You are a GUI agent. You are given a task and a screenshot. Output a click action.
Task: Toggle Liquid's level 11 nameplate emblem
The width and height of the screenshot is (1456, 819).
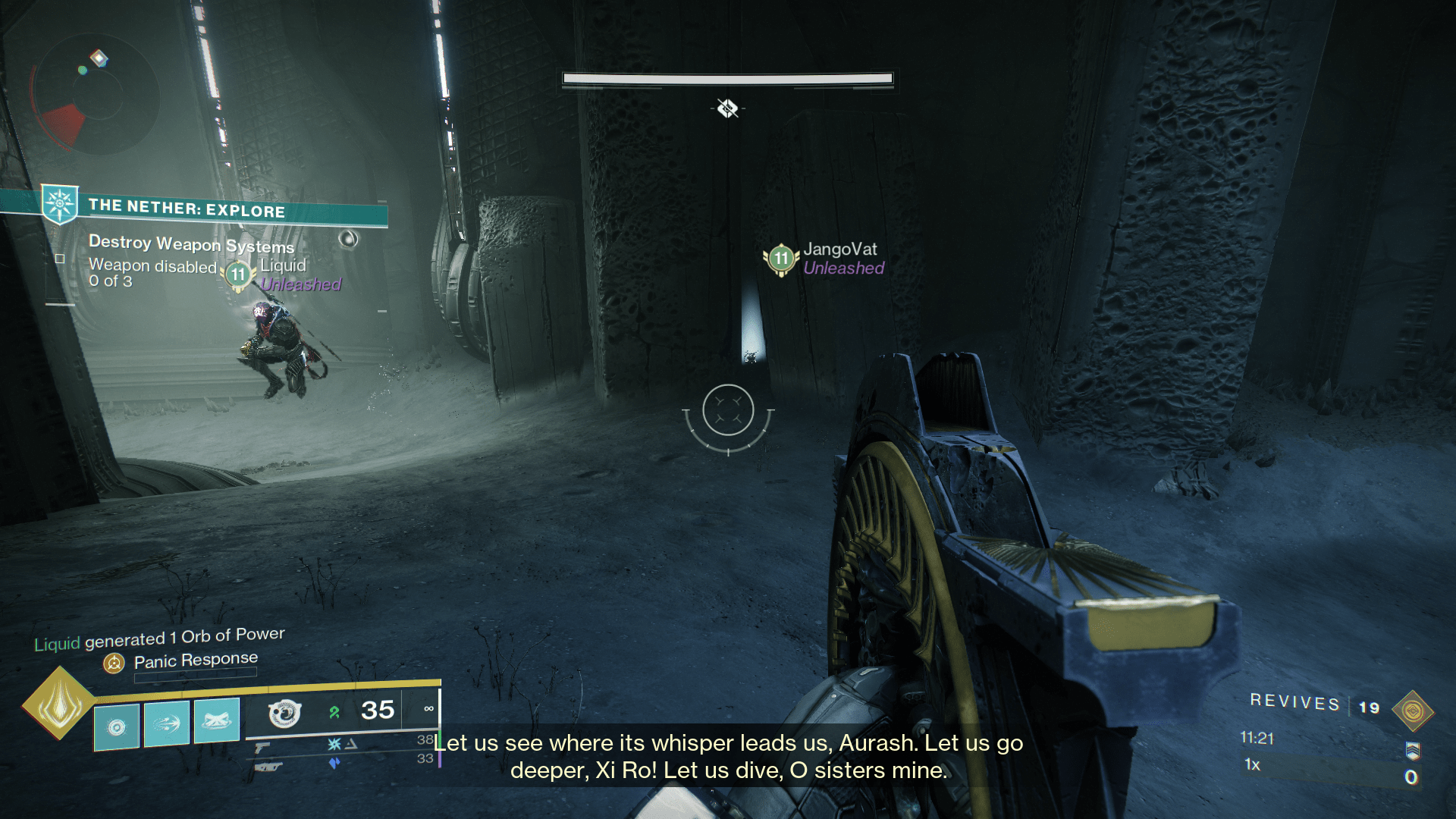coord(237,275)
